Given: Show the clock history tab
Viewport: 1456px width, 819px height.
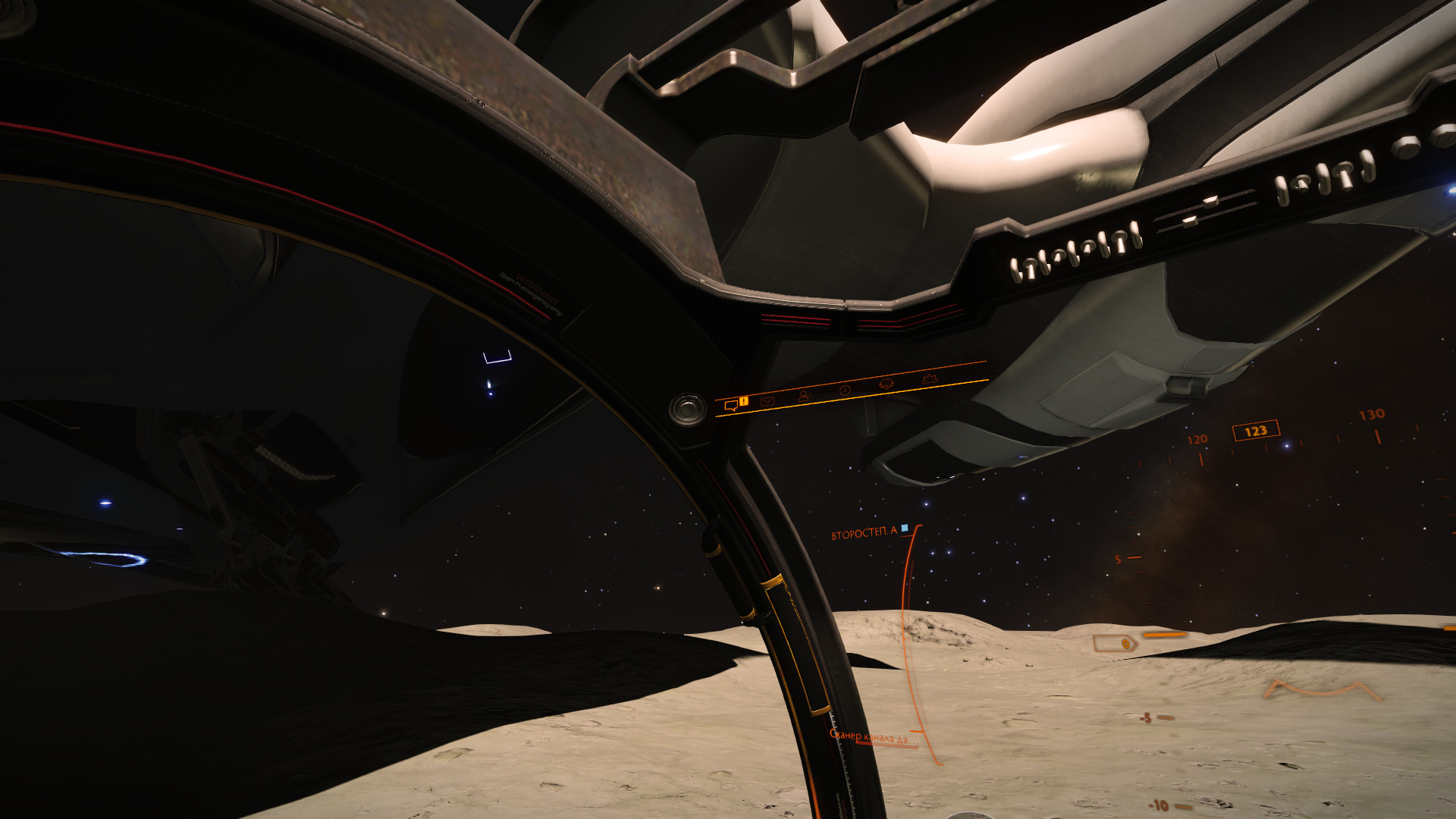Looking at the screenshot, I should (x=845, y=390).
